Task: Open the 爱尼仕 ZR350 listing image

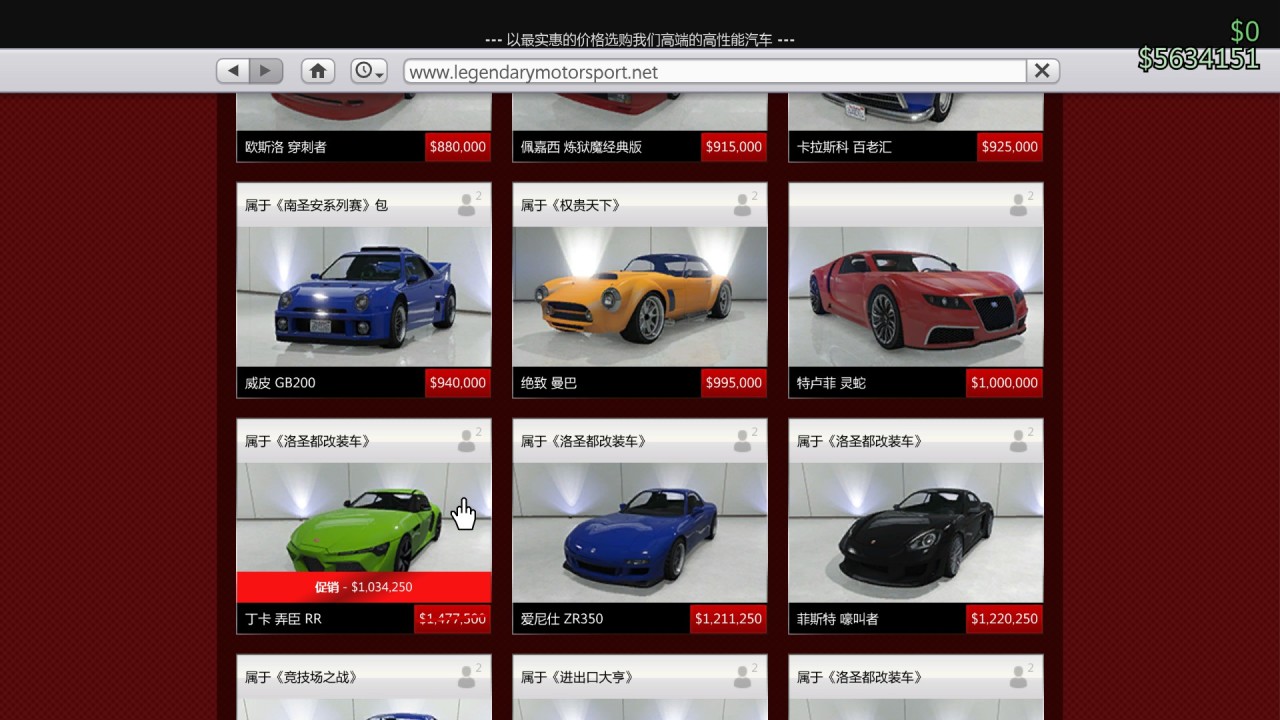Action: [639, 530]
